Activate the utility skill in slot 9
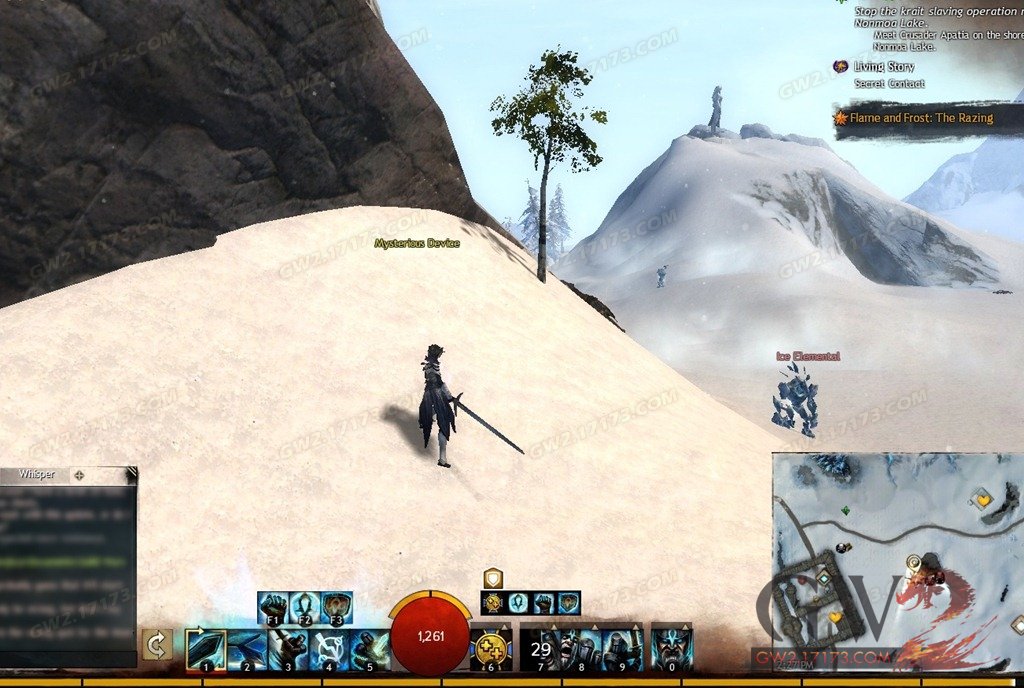The width and height of the screenshot is (1024, 688). [x=622, y=649]
